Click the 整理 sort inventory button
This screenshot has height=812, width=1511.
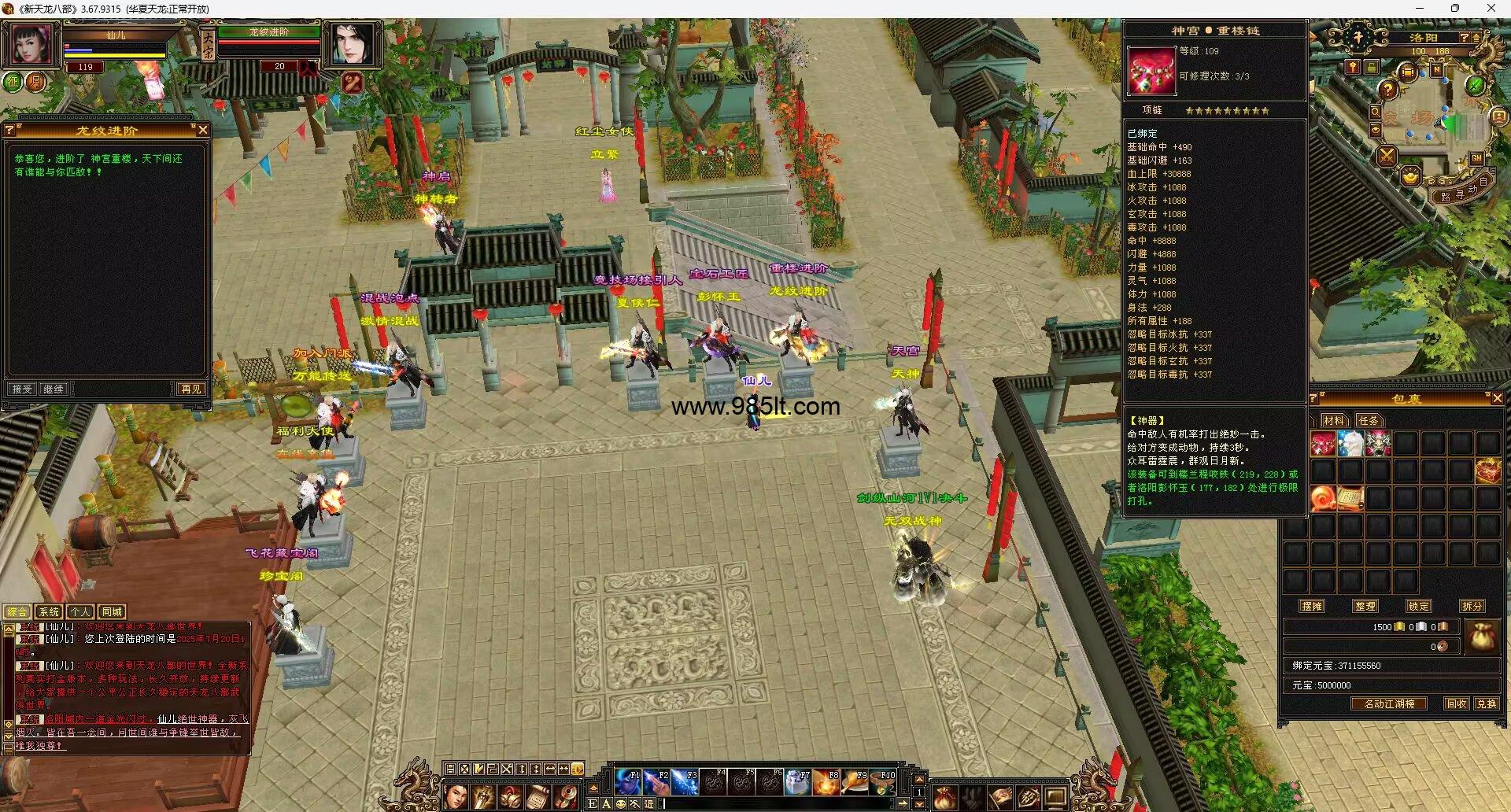pyautogui.click(x=1365, y=606)
